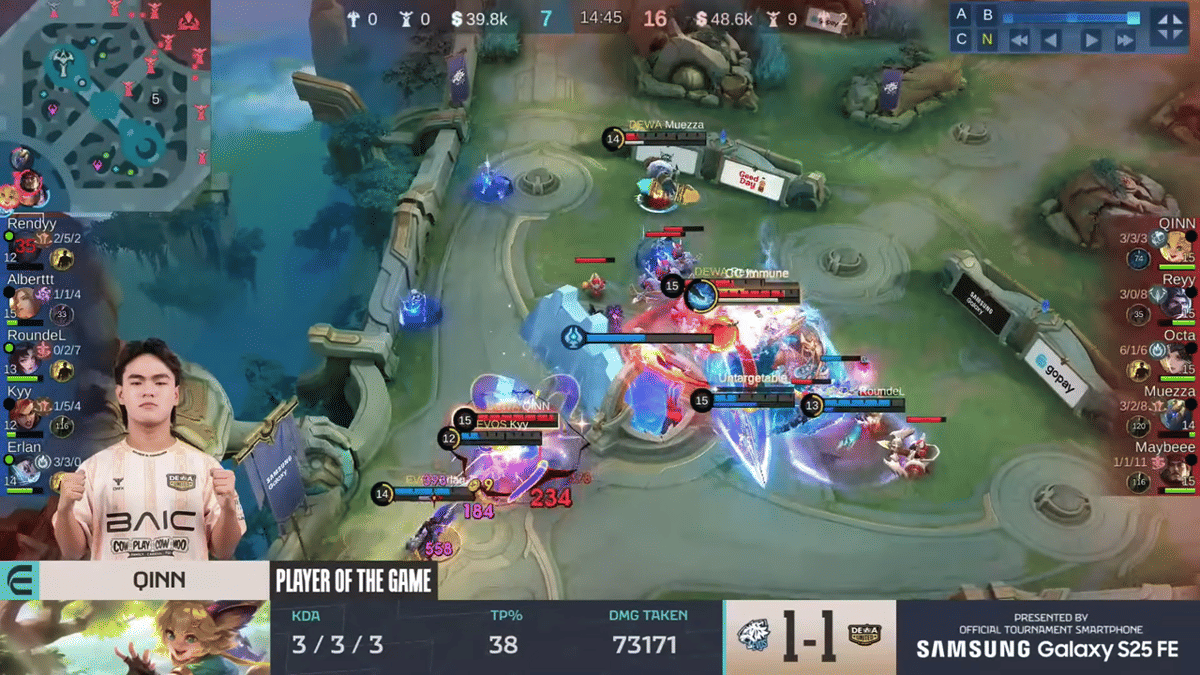Step replay backward with single left arrow
Viewport: 1200px width, 675px height.
coord(1051,41)
